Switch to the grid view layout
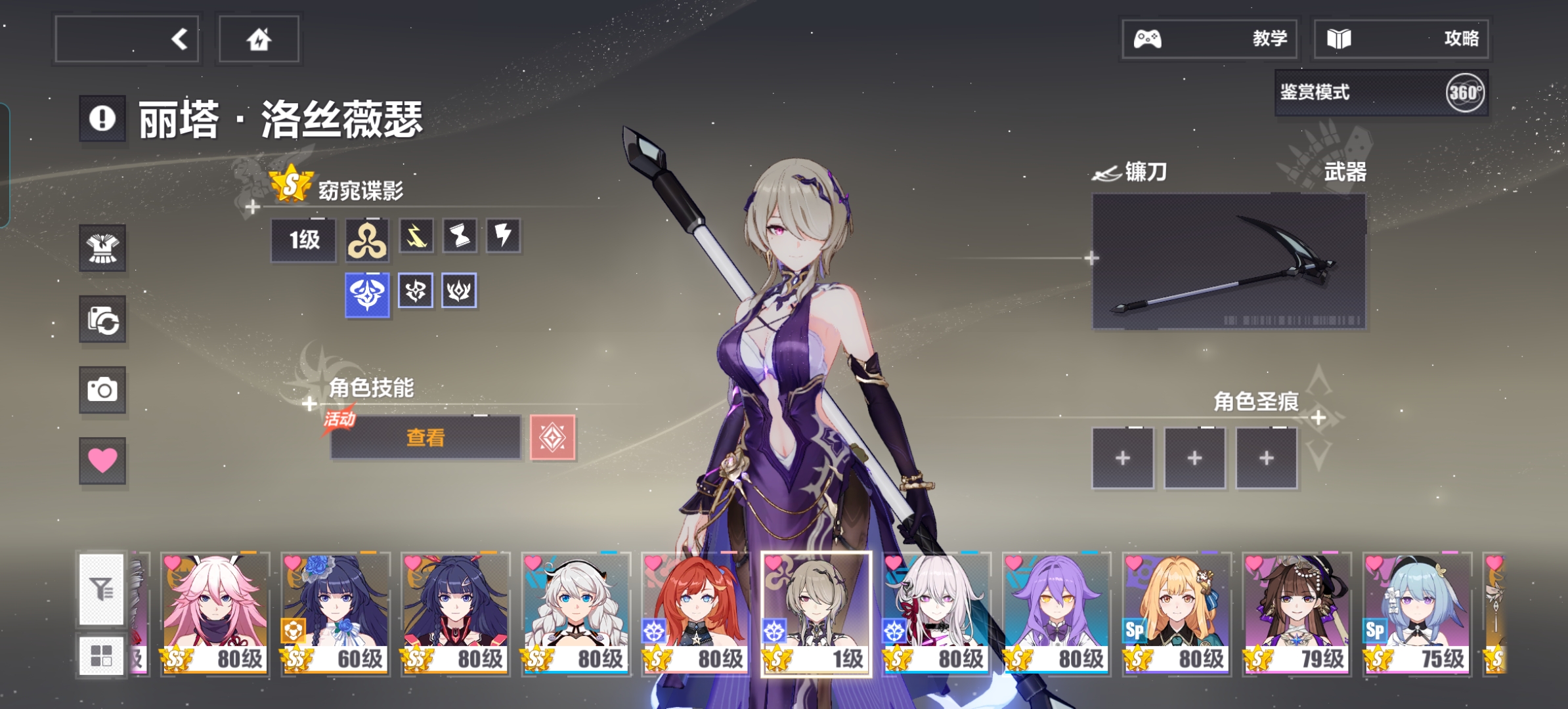 (x=102, y=655)
